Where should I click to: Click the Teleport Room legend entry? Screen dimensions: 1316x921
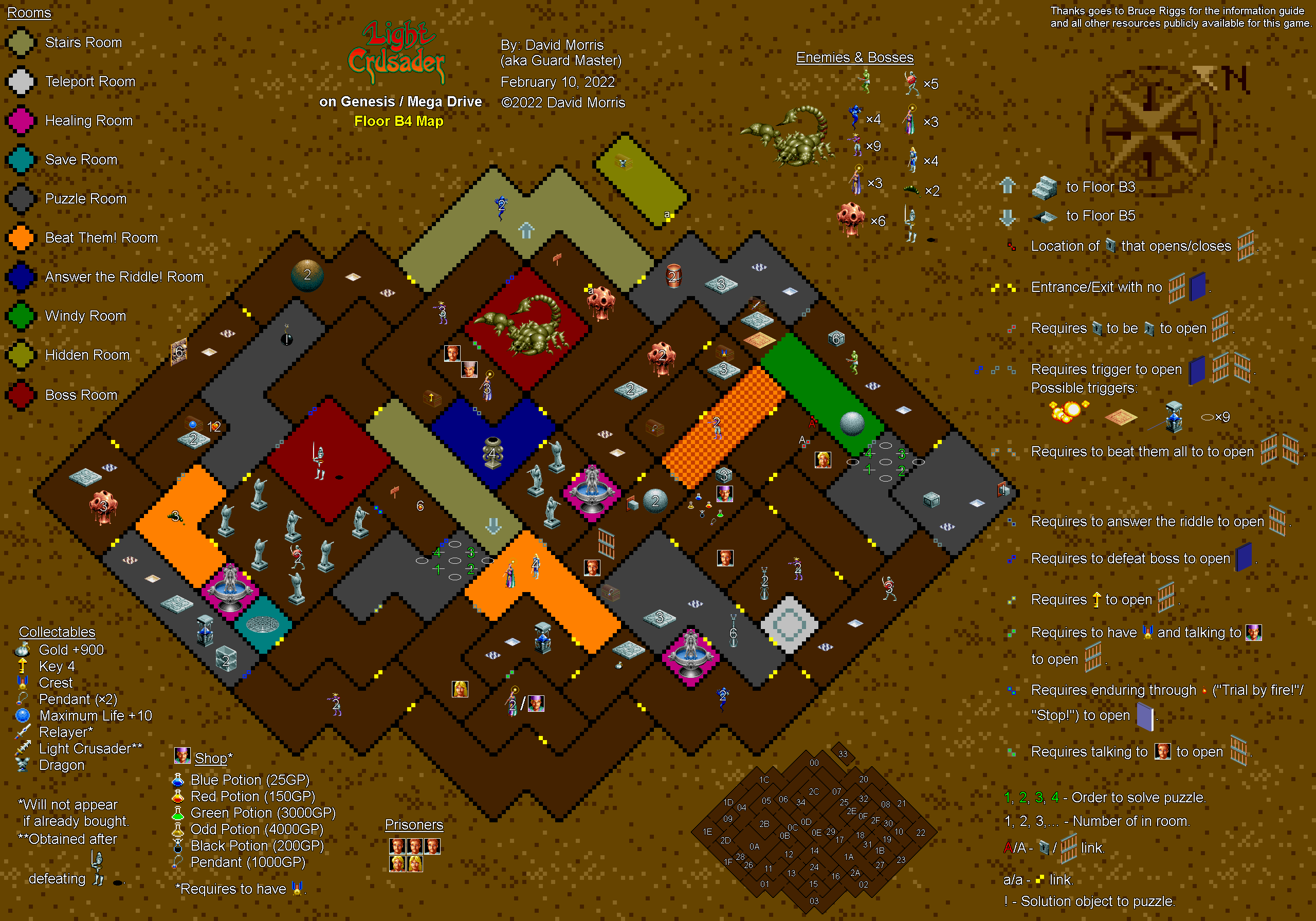[x=90, y=82]
